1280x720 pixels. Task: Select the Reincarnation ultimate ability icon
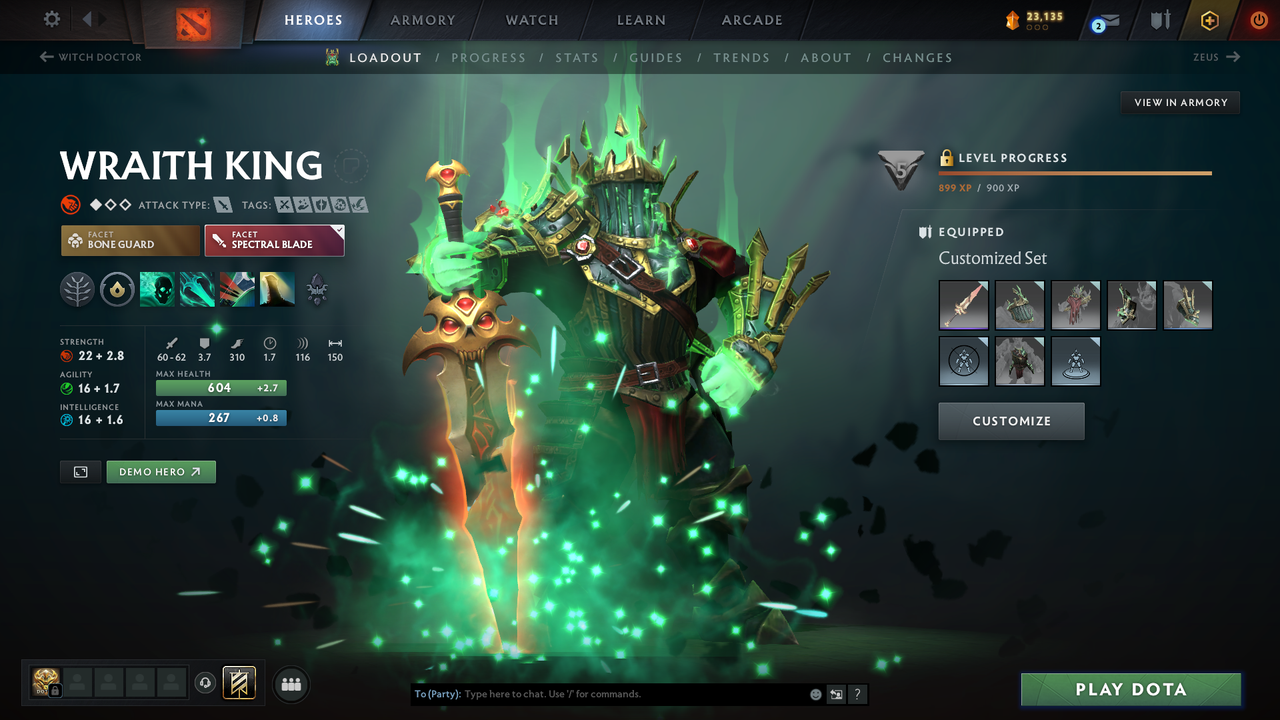[x=317, y=290]
